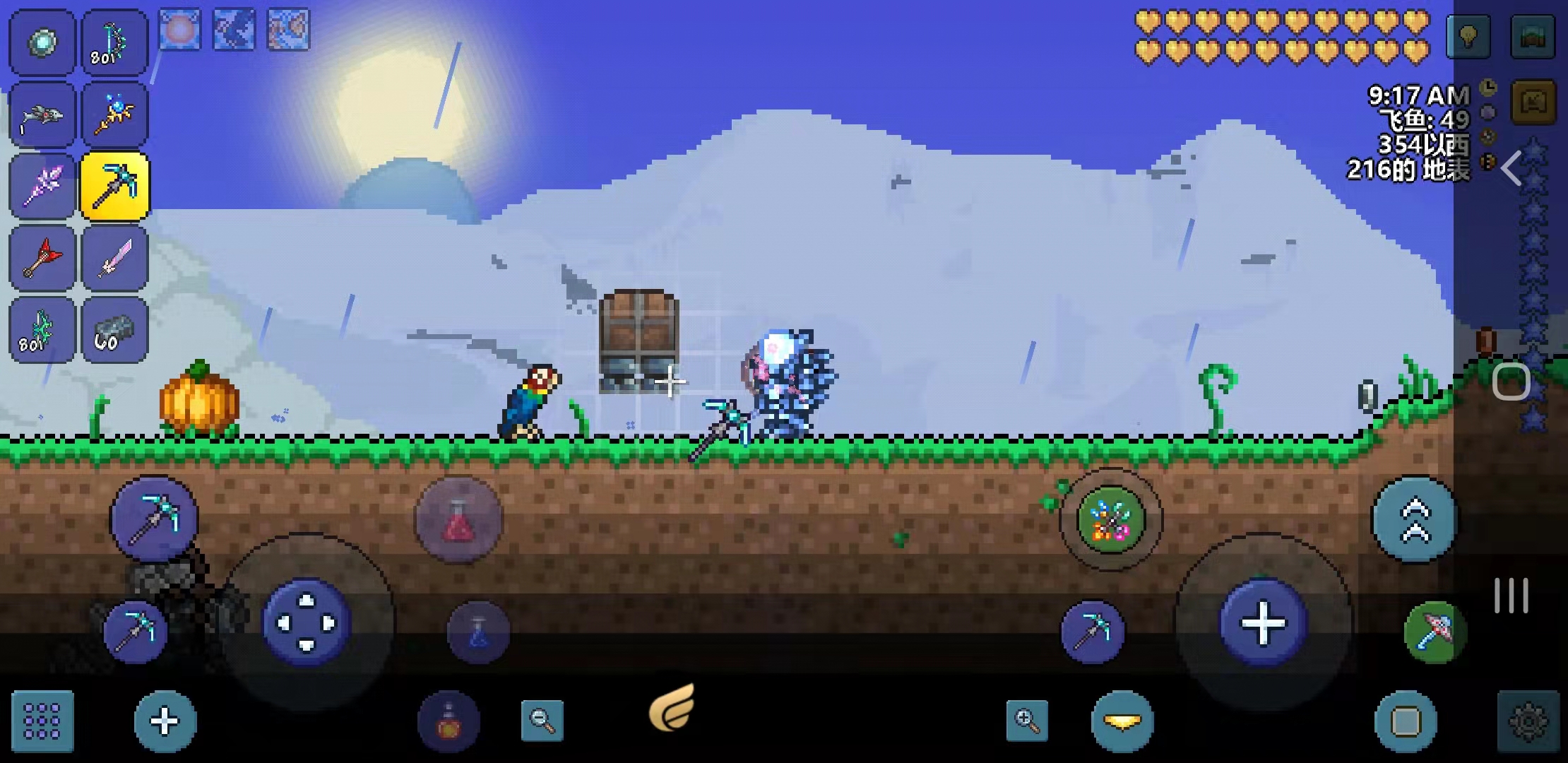The height and width of the screenshot is (763, 1568).
Task: Click the zoom-in magnifier button
Action: coord(1026,721)
